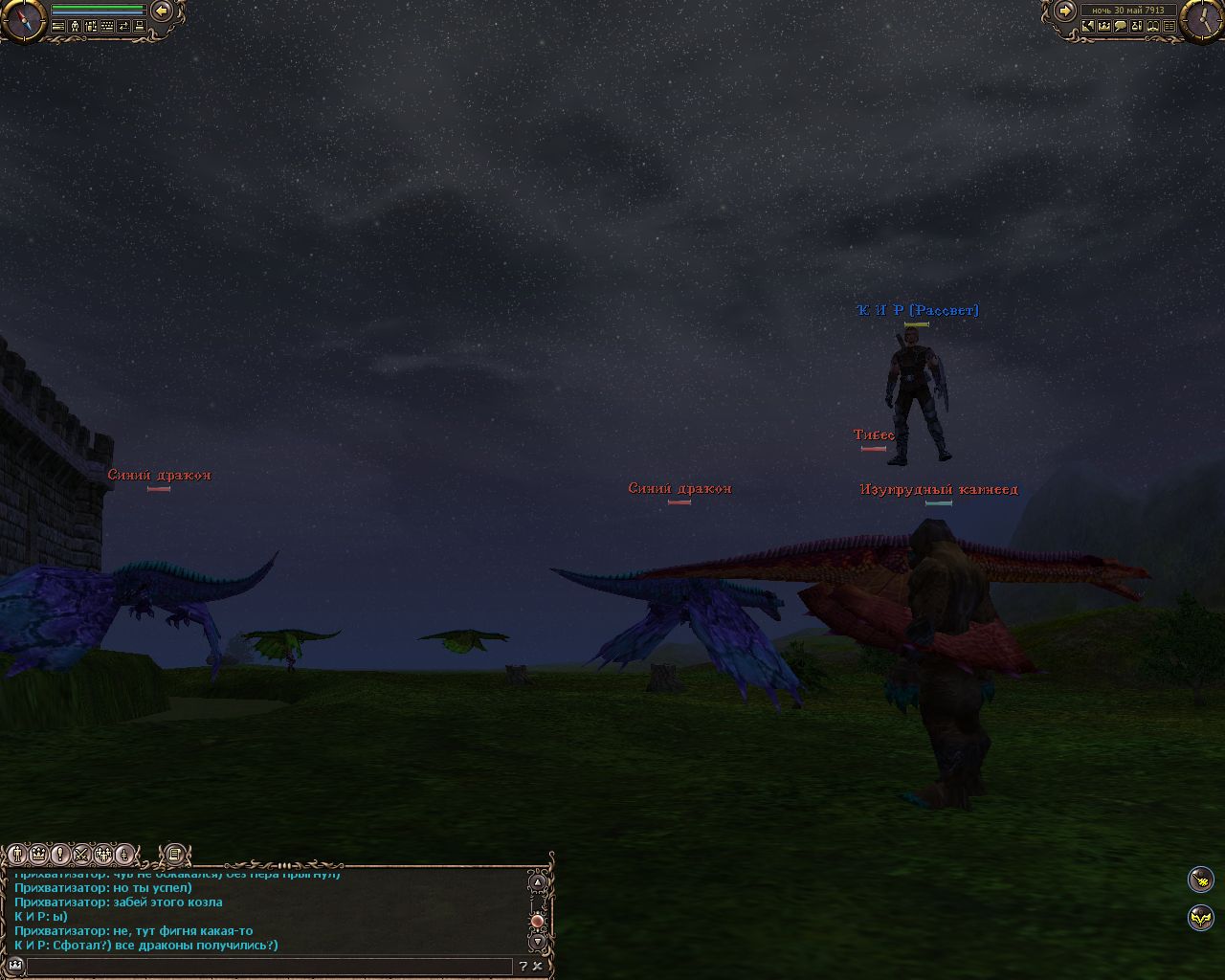Select the group of people chat filter
This screenshot has height=980, width=1225.
(103, 854)
